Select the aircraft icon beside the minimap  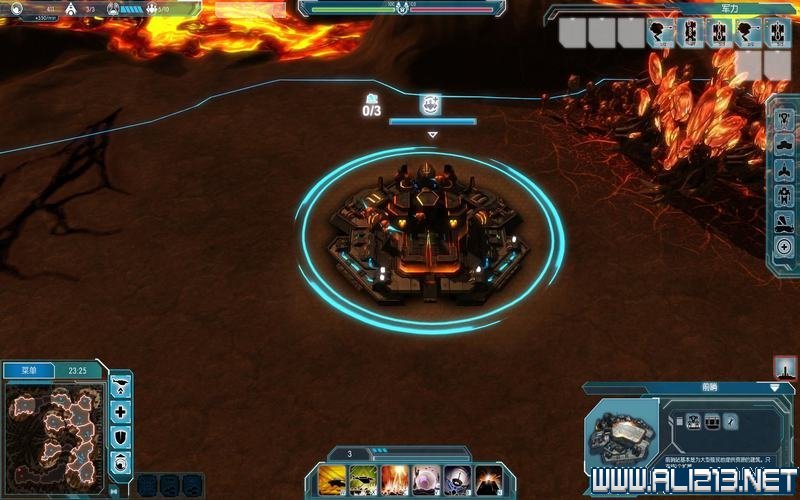click(x=121, y=386)
